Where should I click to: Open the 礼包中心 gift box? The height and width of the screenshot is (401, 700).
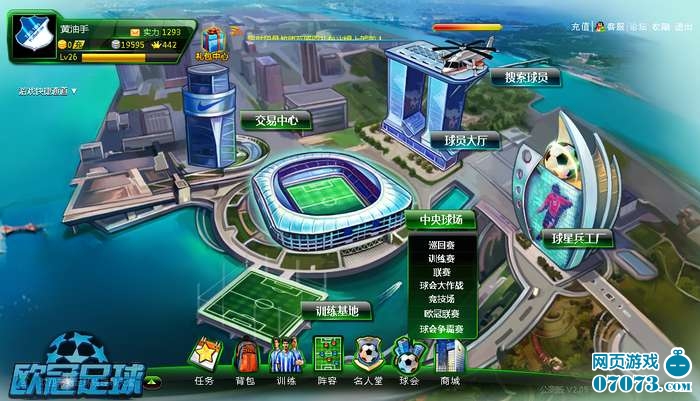tap(211, 43)
